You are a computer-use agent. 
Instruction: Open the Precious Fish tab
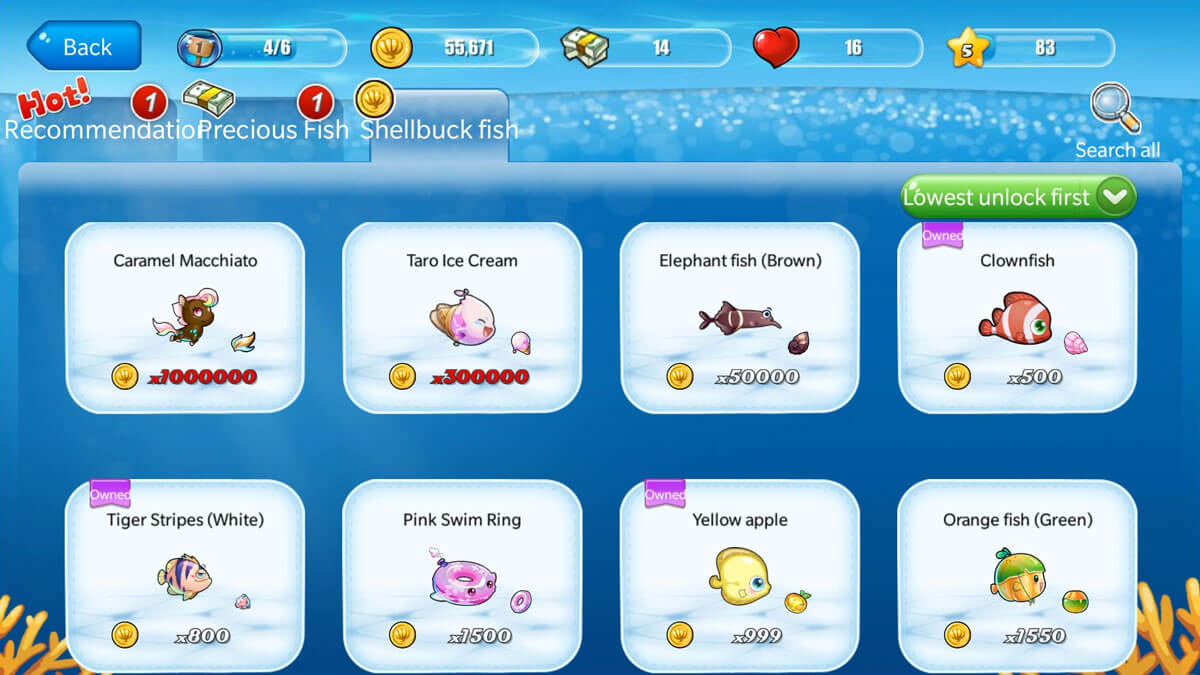tap(273, 129)
